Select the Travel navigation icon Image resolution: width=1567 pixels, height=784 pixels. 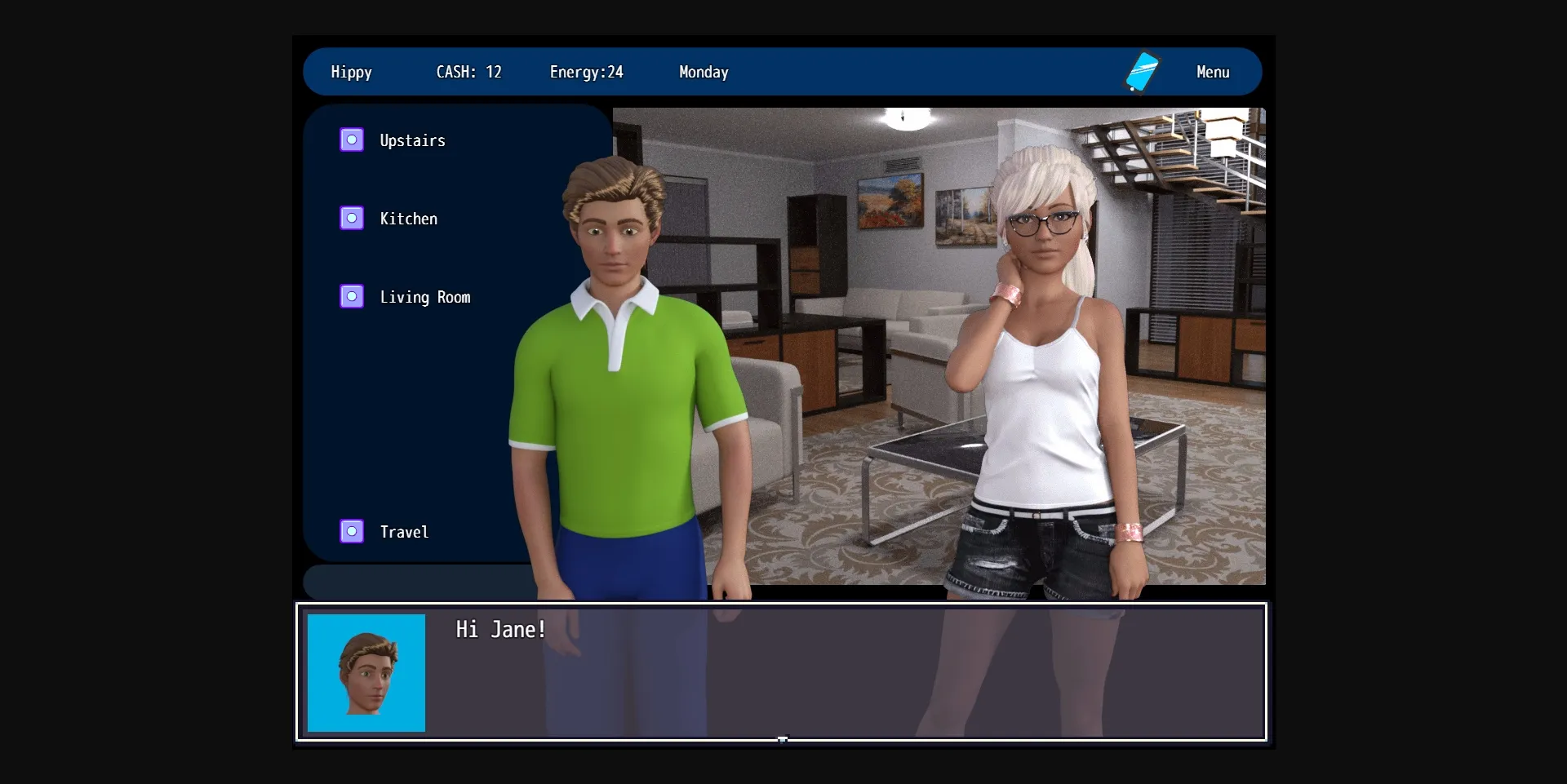352,530
